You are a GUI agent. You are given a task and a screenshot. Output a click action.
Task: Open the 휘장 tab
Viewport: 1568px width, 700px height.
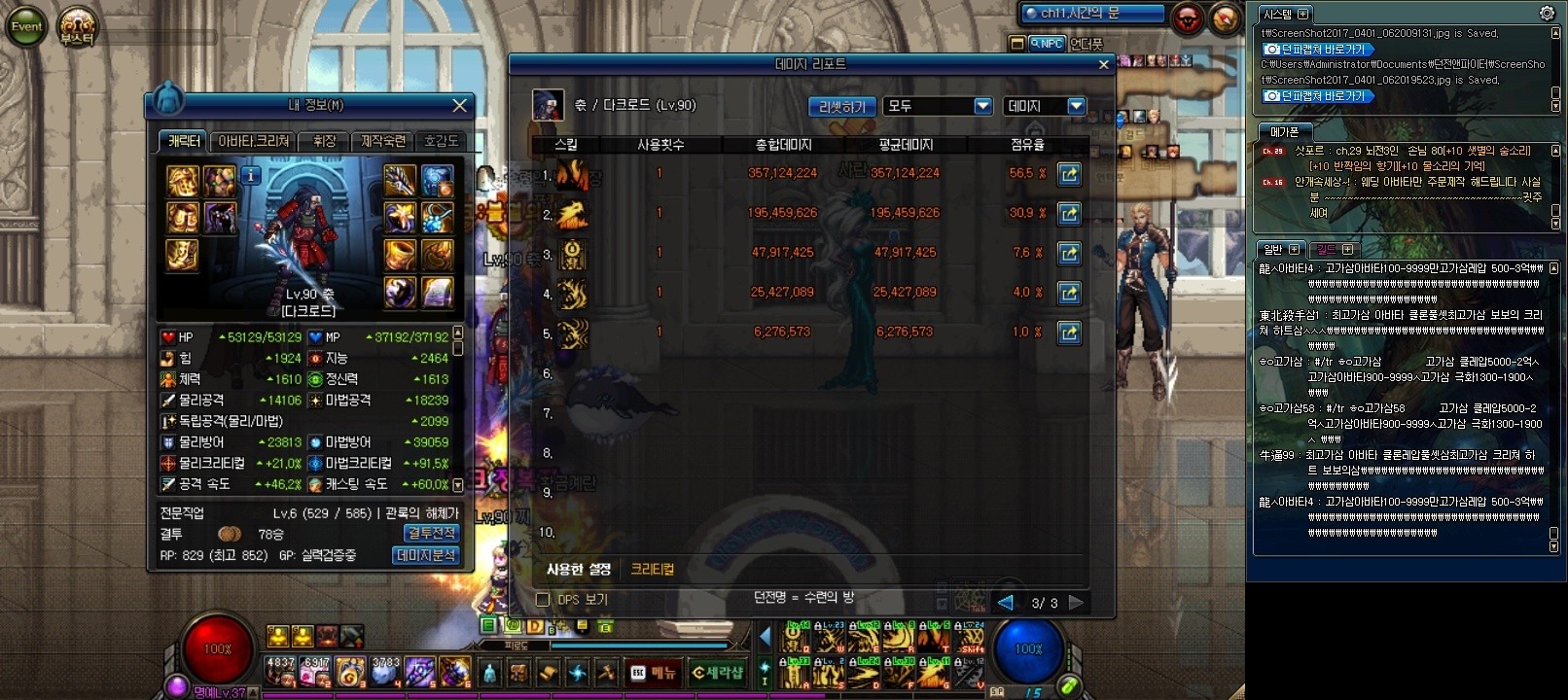[x=324, y=142]
